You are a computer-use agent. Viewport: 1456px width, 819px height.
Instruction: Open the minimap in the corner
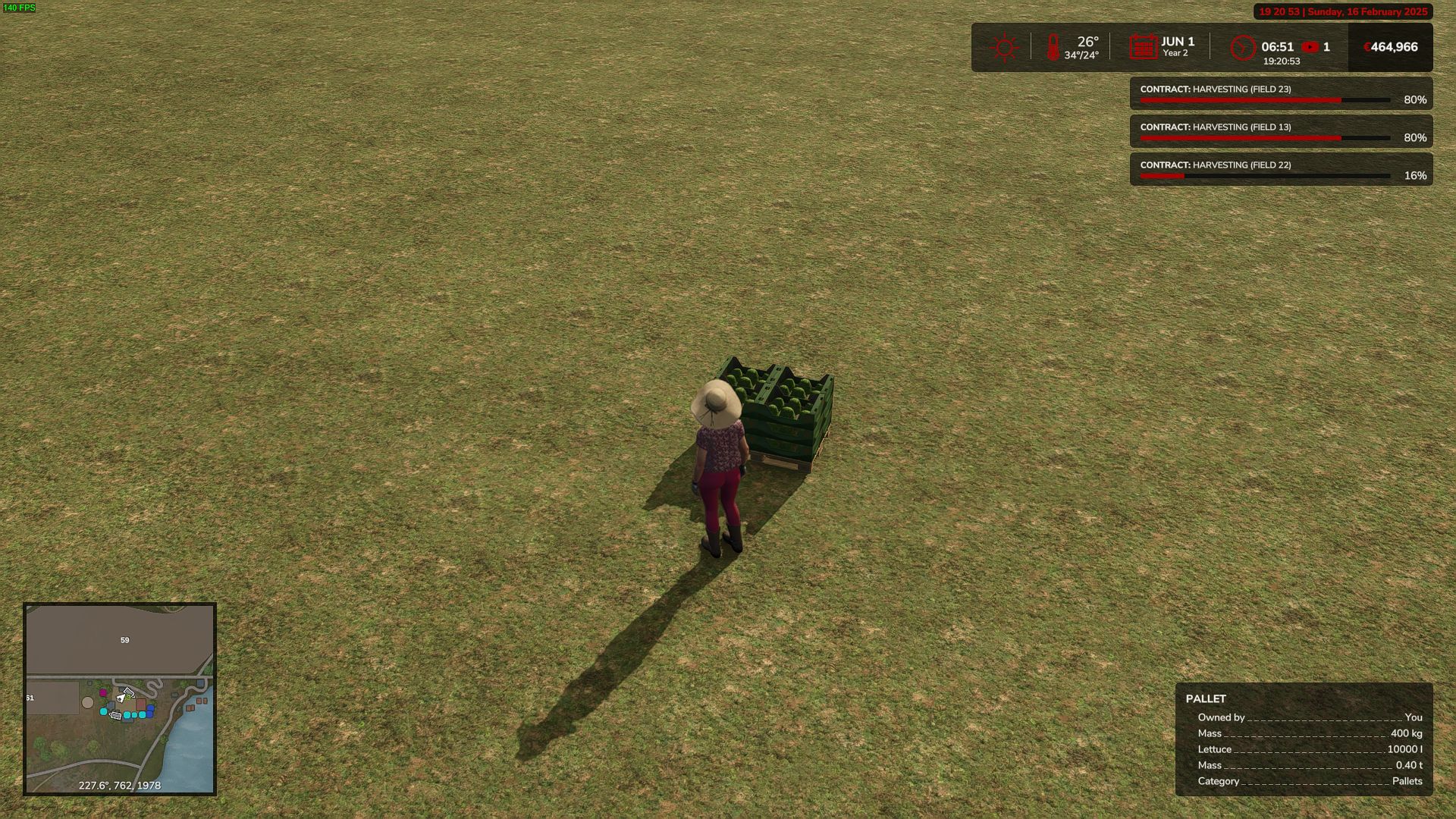[120, 698]
